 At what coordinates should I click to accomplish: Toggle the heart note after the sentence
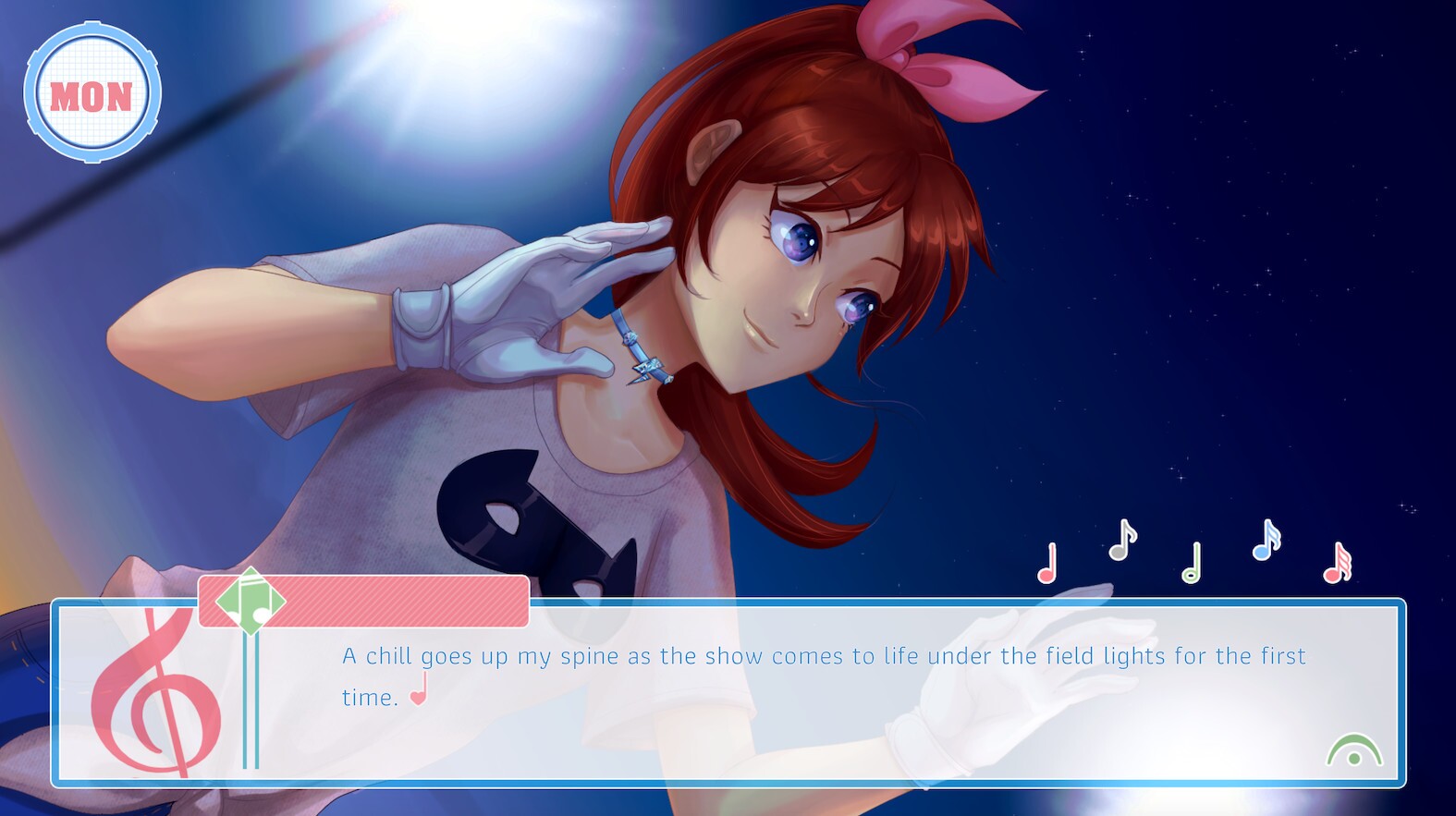(418, 700)
